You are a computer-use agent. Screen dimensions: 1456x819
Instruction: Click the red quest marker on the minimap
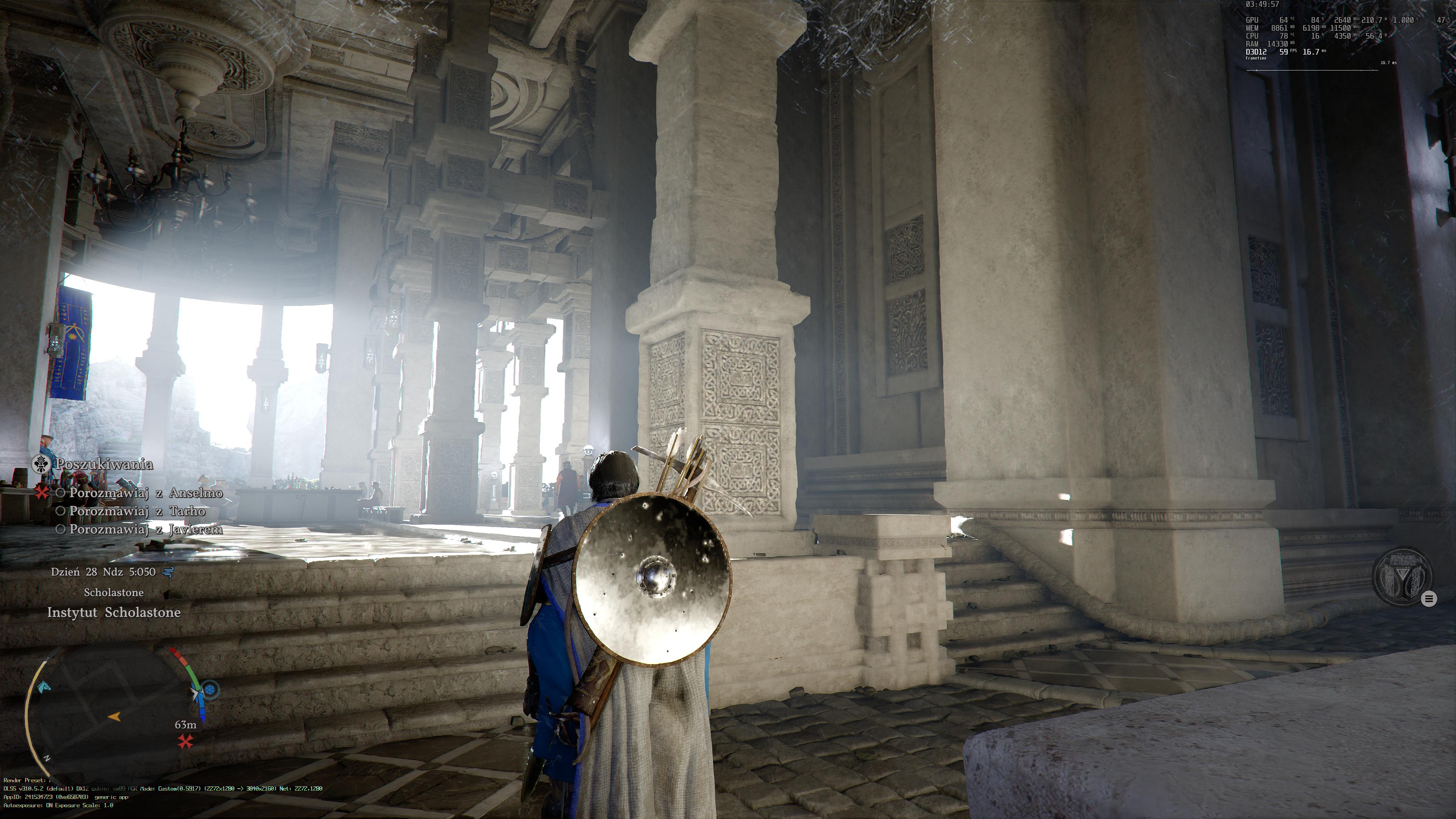point(185,742)
